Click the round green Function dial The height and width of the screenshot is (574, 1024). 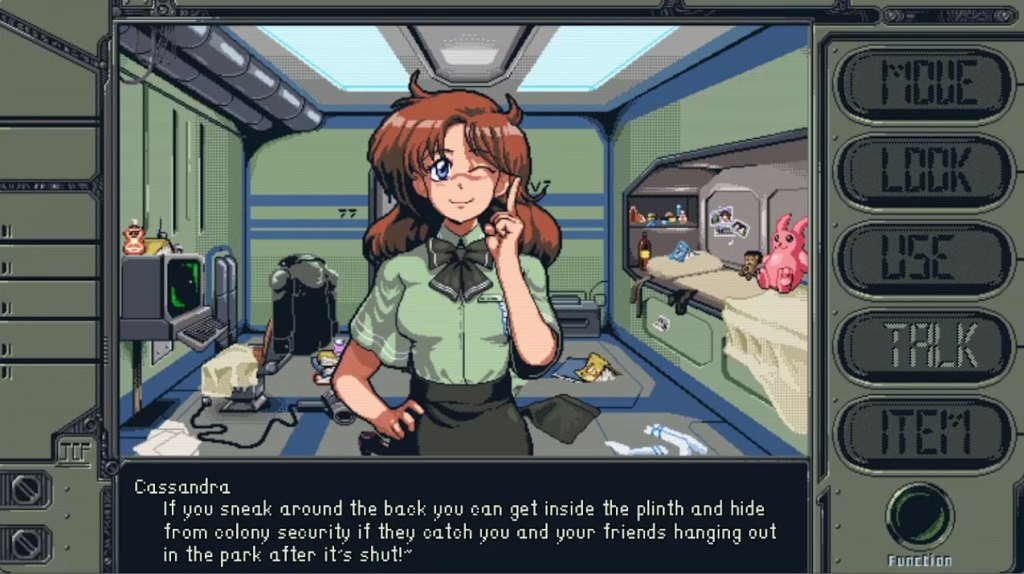tap(919, 516)
